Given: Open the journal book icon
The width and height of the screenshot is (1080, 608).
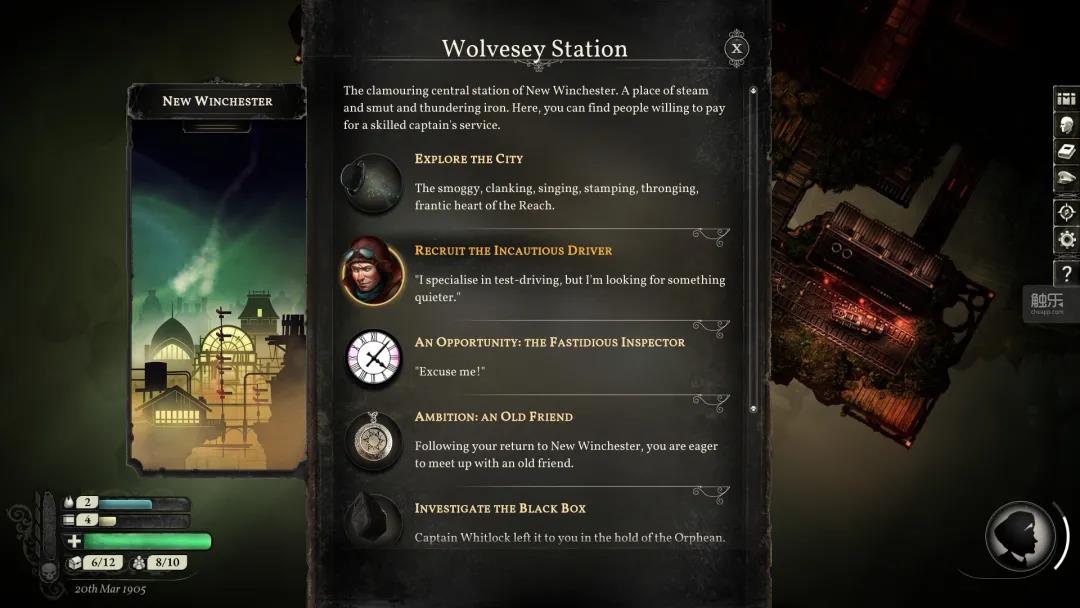Looking at the screenshot, I should [1066, 152].
